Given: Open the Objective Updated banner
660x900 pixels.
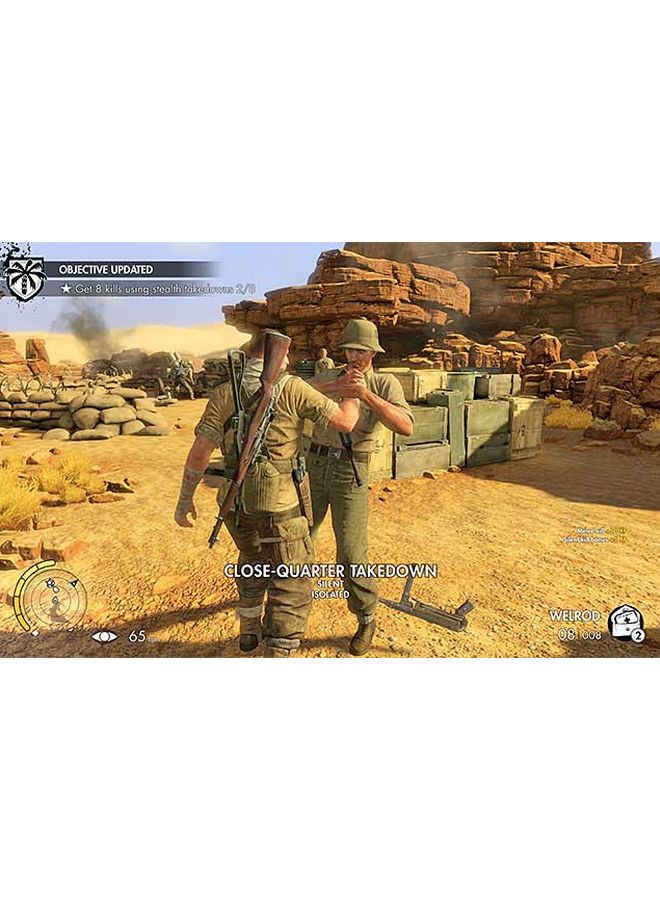Looking at the screenshot, I should coord(130,269).
